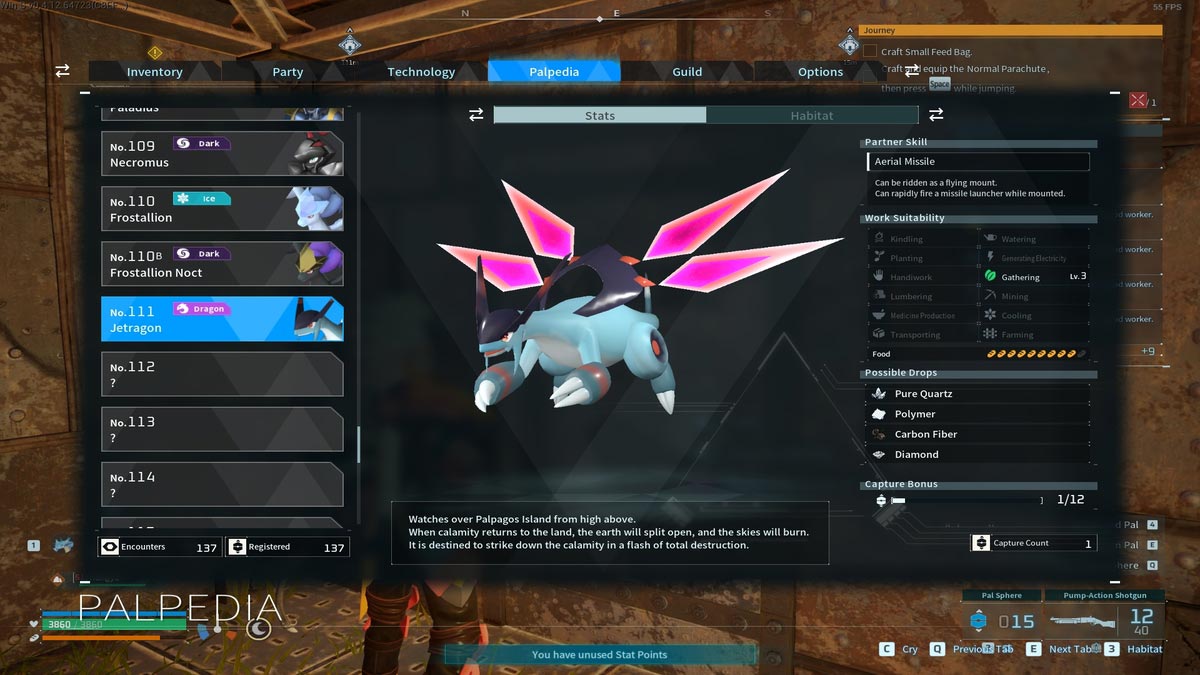Select the Palpedia tab

tap(554, 72)
